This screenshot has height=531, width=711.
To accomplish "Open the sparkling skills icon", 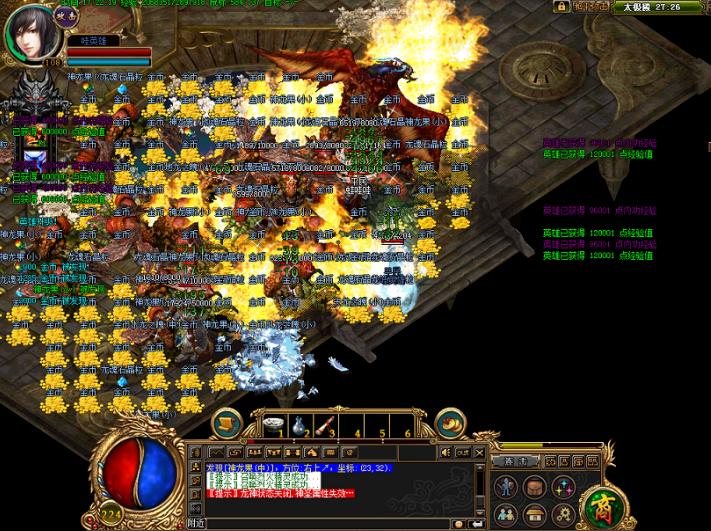I will (564, 488).
